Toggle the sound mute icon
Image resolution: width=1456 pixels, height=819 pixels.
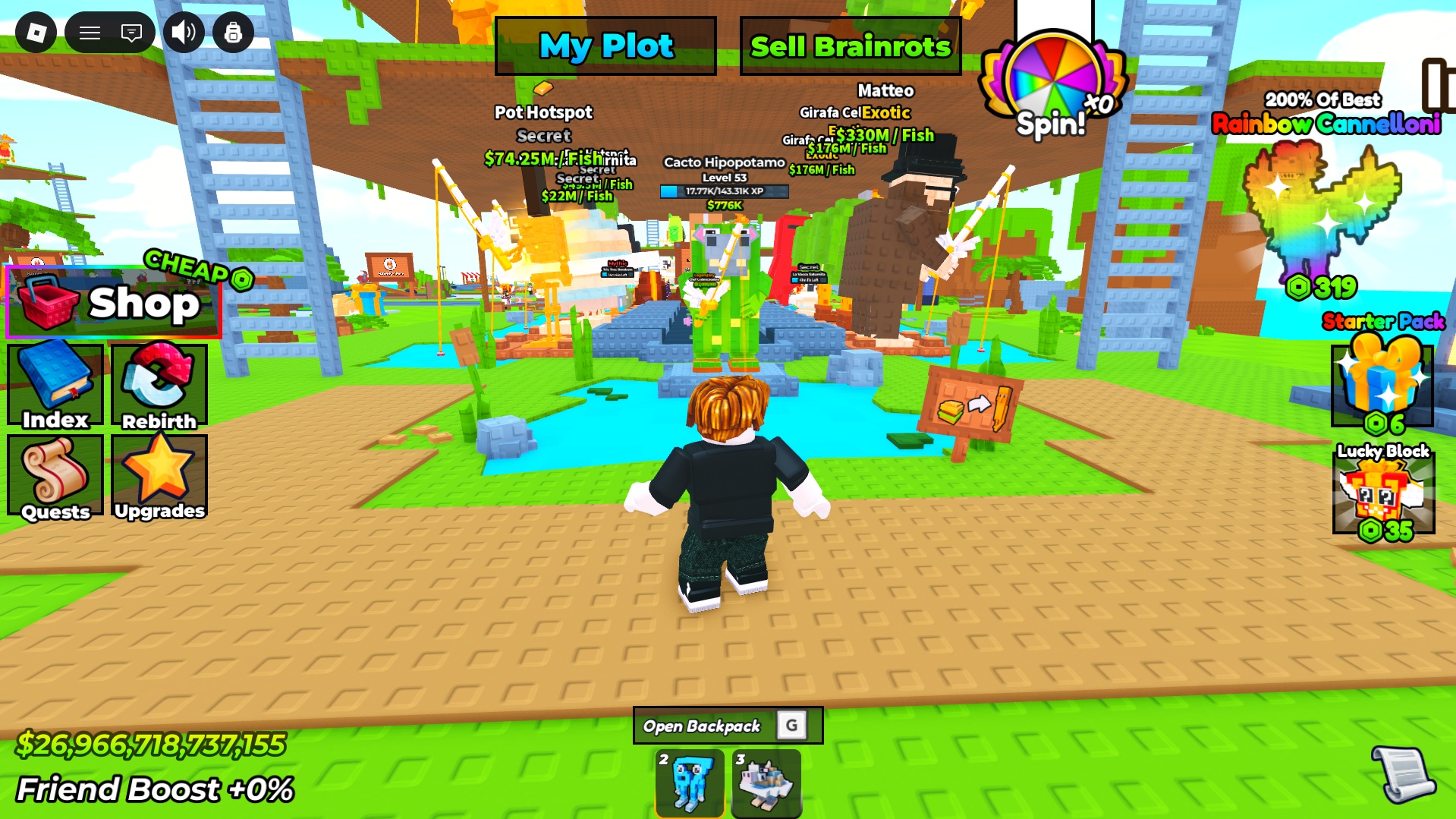[184, 33]
